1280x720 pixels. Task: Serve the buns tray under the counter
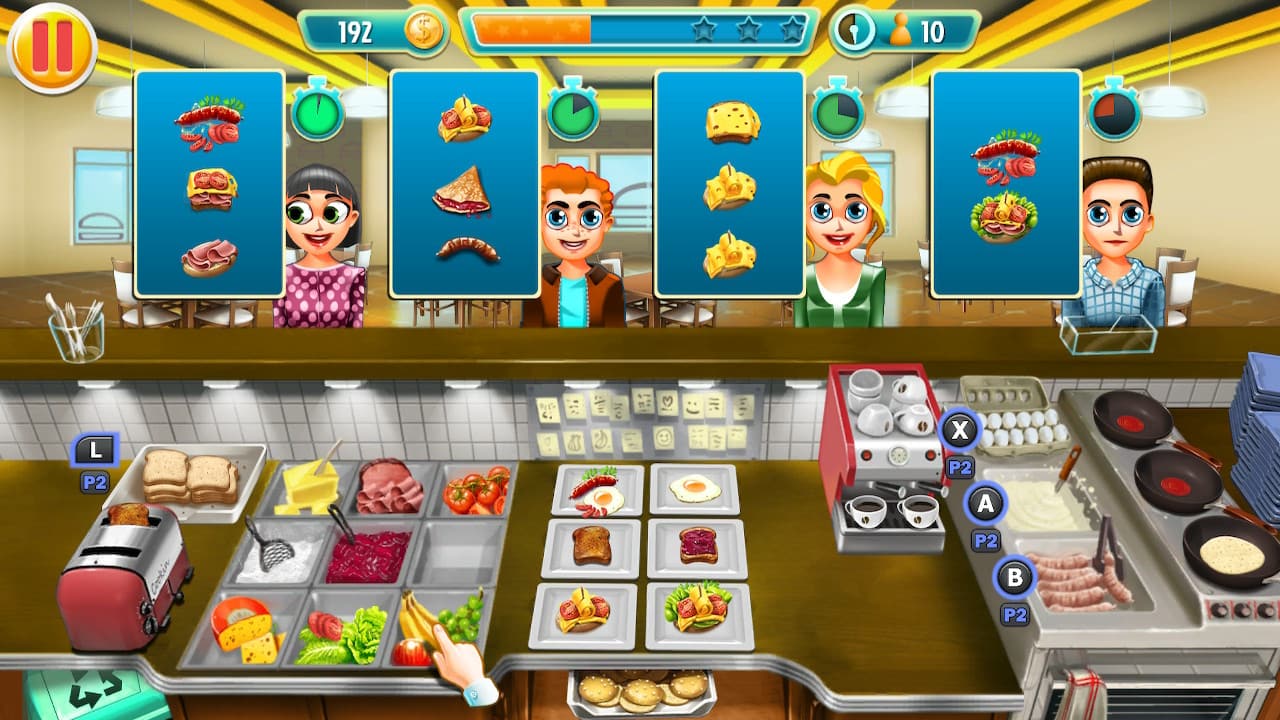pos(640,692)
